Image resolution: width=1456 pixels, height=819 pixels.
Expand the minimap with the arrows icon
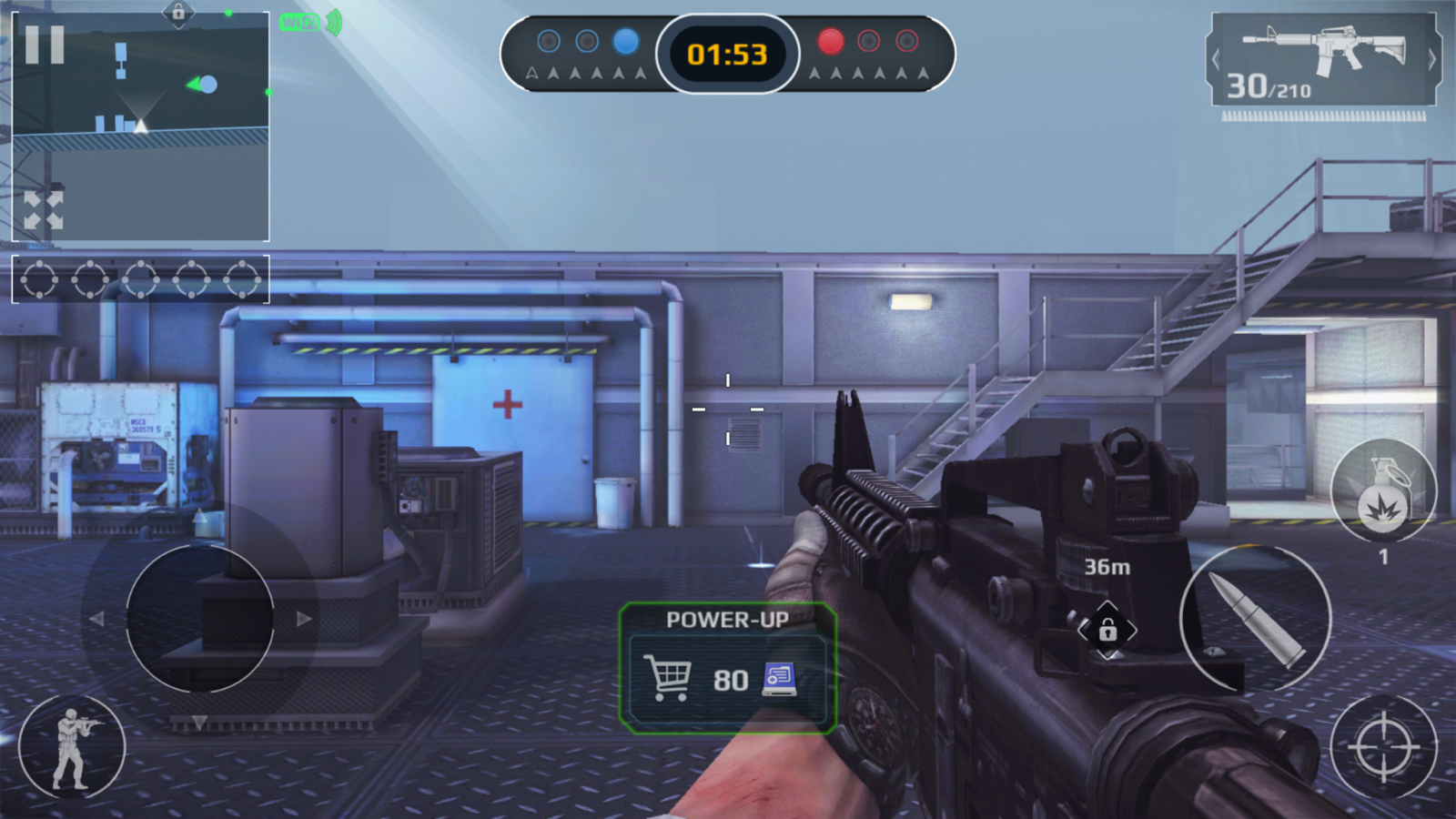(44, 210)
